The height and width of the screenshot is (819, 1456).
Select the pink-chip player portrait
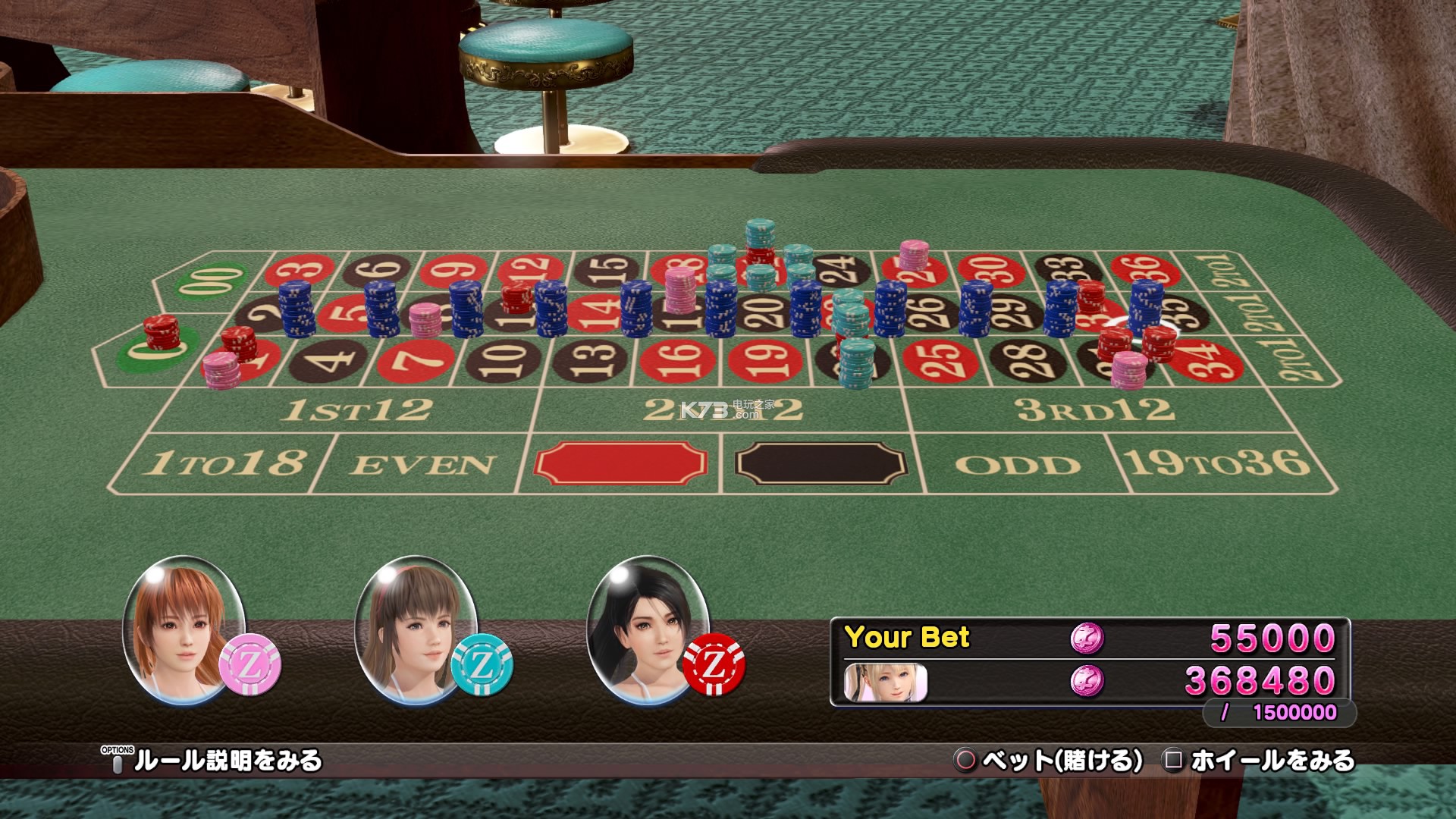point(184,629)
